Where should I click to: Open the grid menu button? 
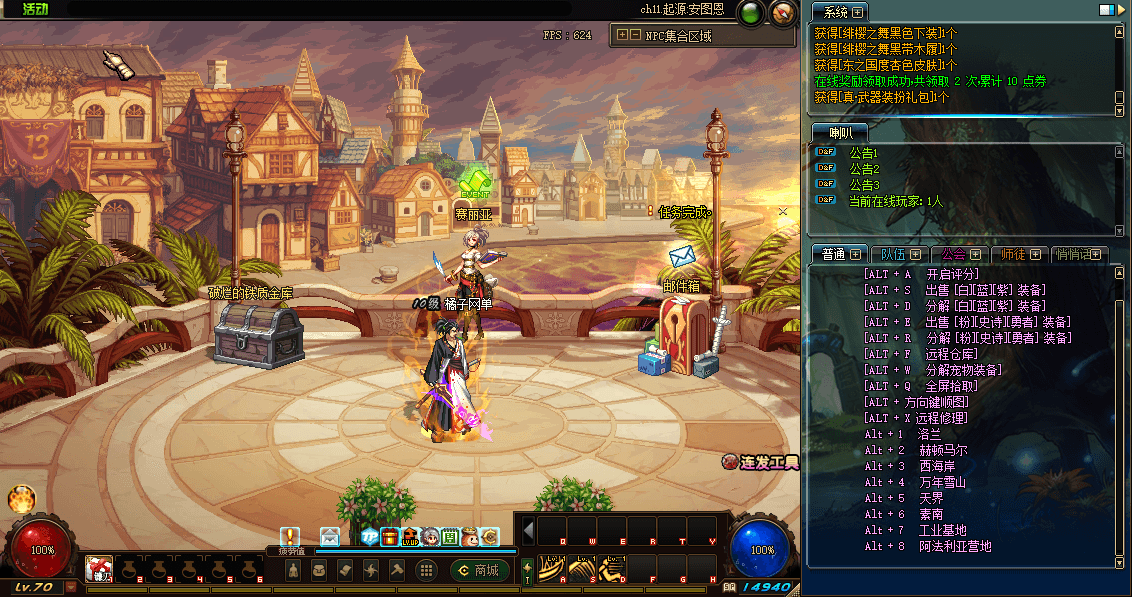425,570
